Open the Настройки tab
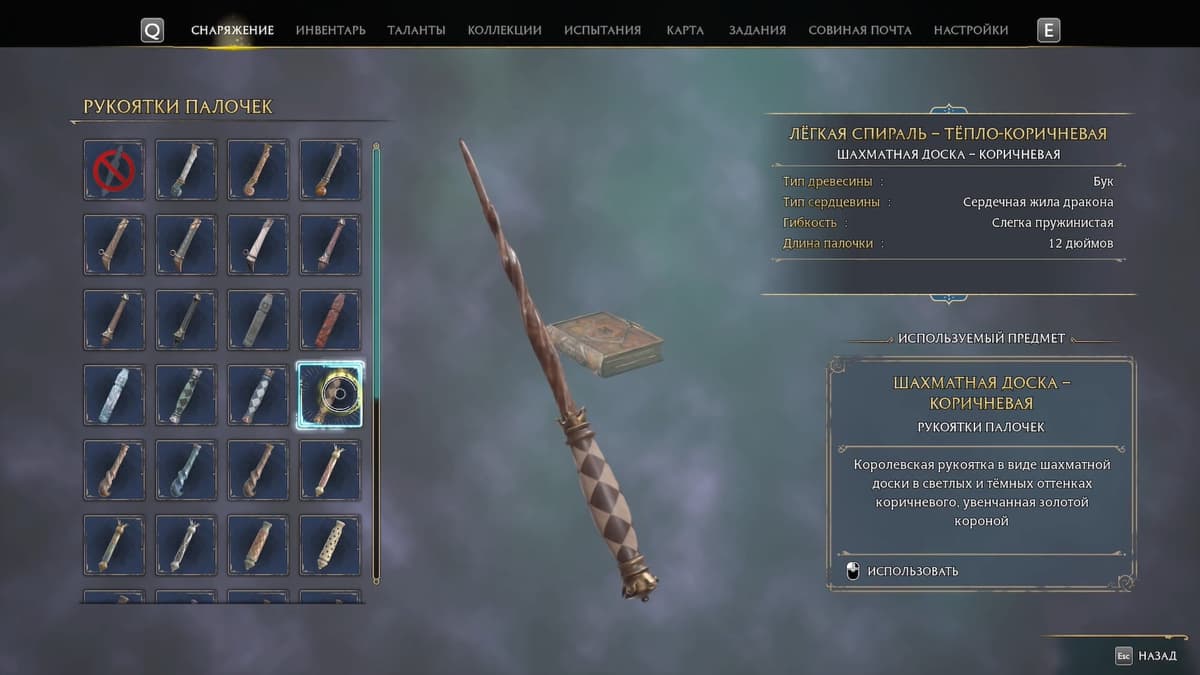This screenshot has height=675, width=1200. click(x=970, y=30)
